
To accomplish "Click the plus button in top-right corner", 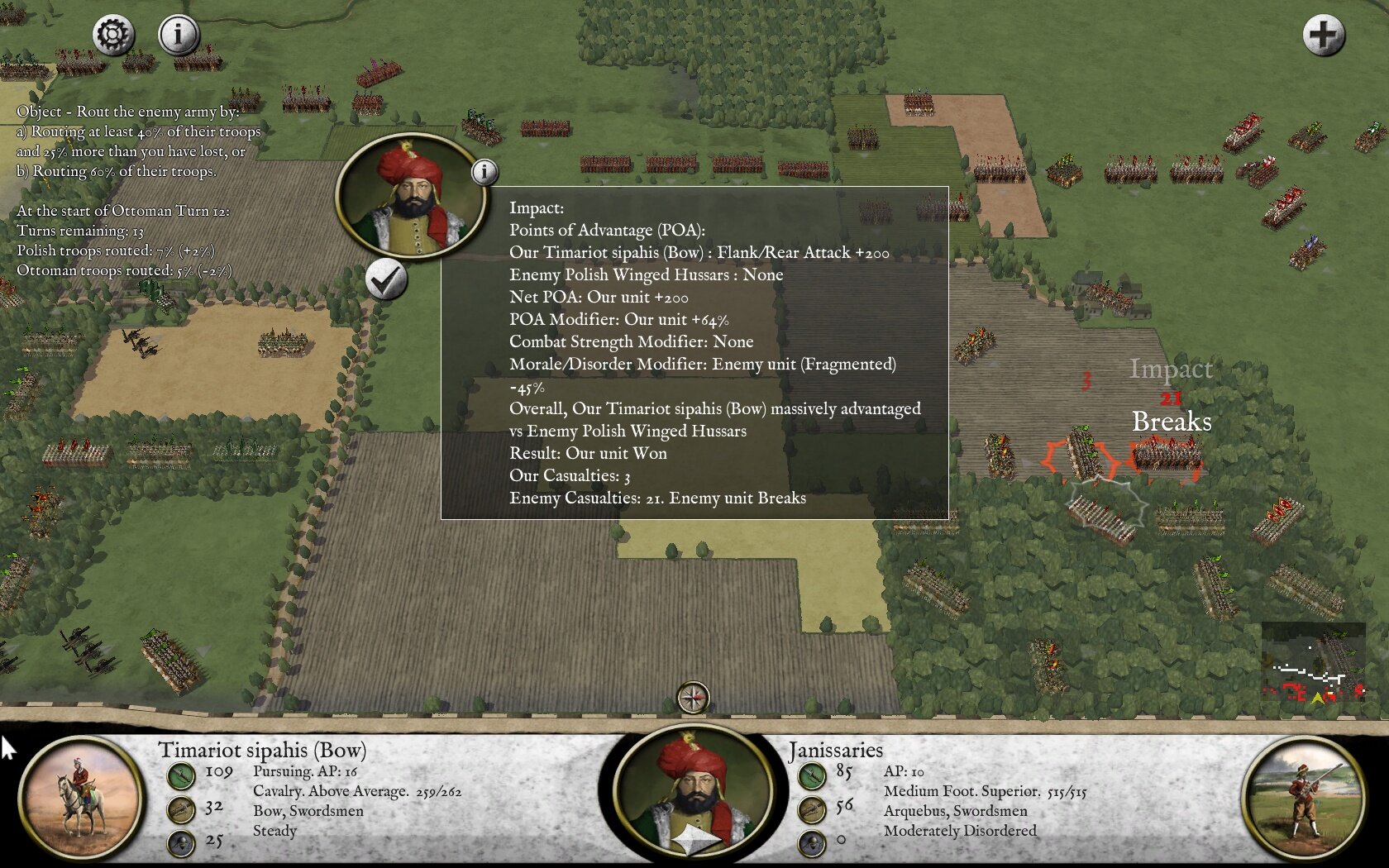I will click(1323, 36).
